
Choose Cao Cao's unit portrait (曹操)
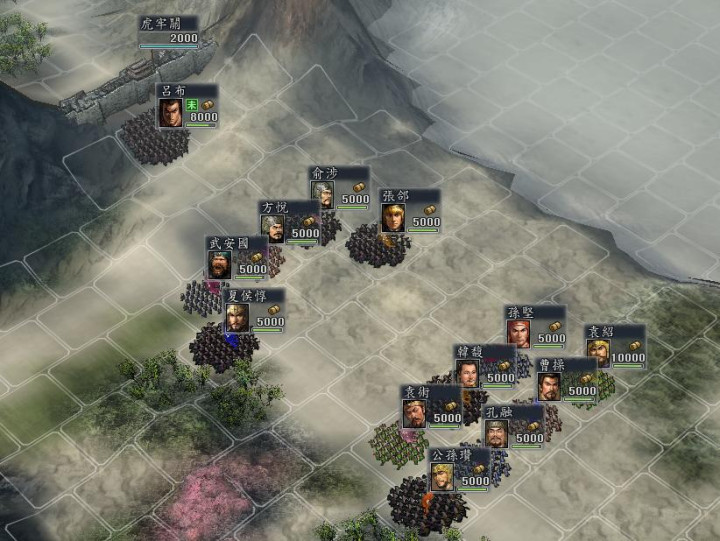point(550,387)
